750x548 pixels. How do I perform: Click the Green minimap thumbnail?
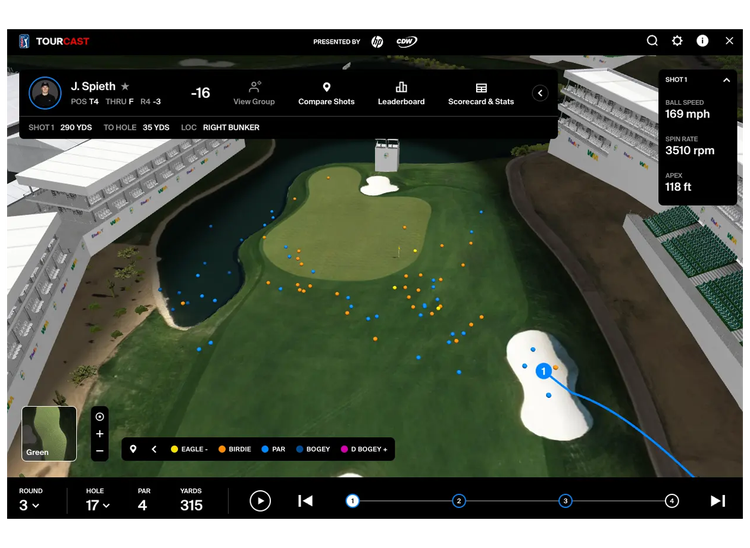coord(49,433)
